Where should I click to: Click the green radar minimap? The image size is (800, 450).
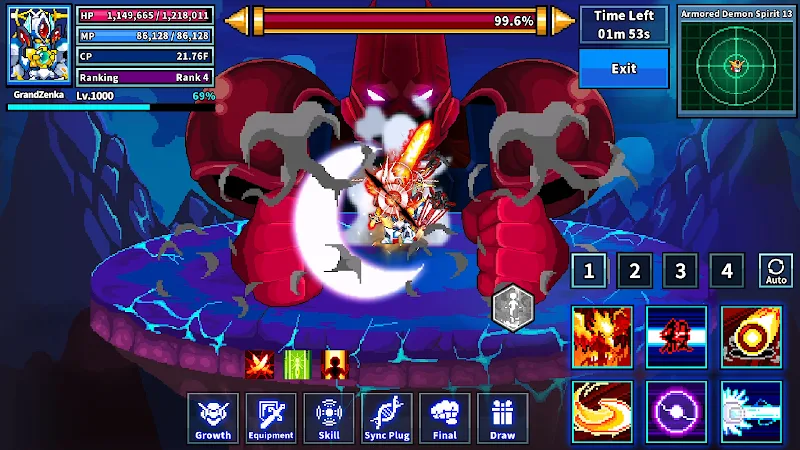point(736,67)
